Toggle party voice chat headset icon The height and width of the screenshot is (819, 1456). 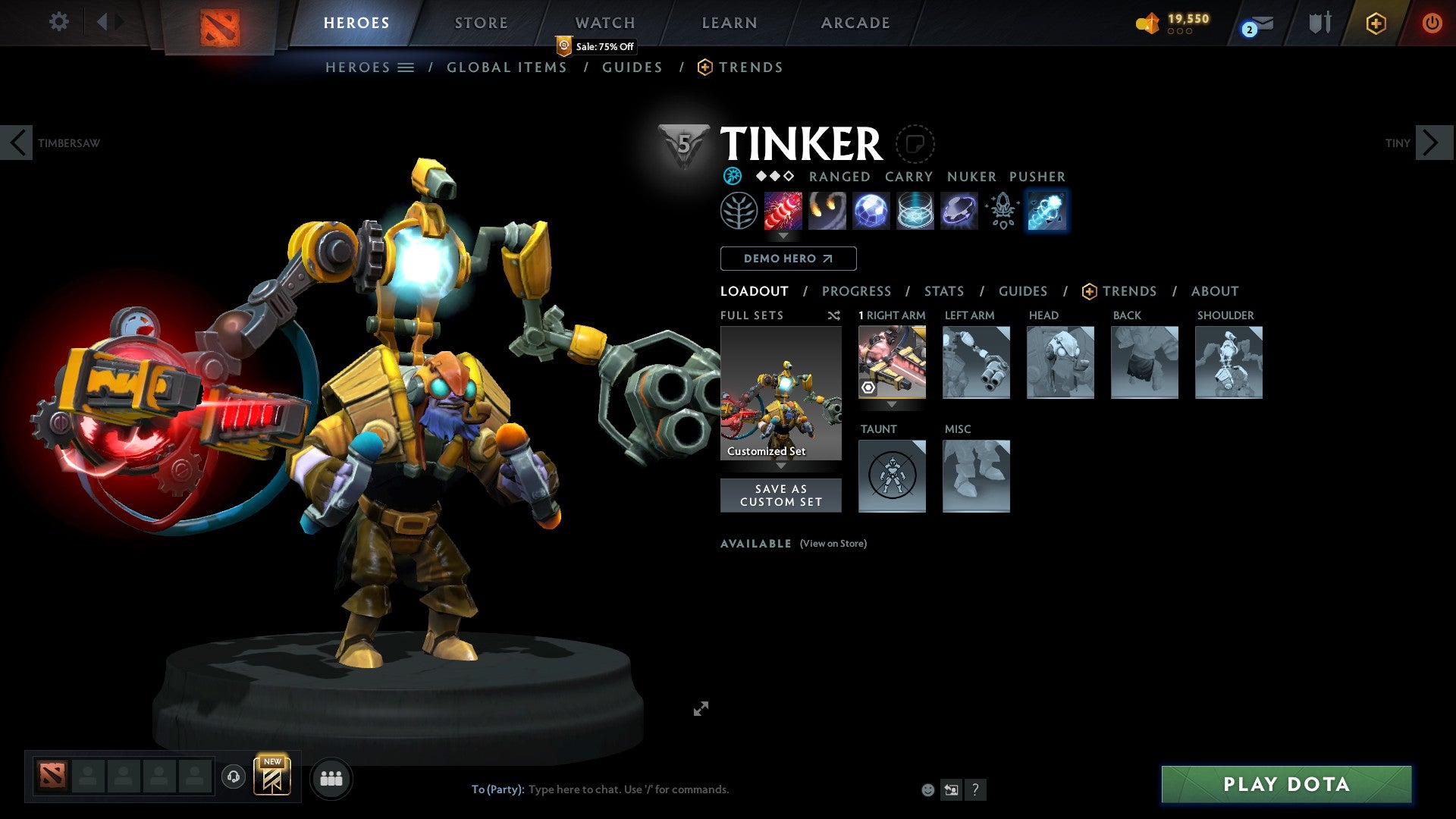233,777
